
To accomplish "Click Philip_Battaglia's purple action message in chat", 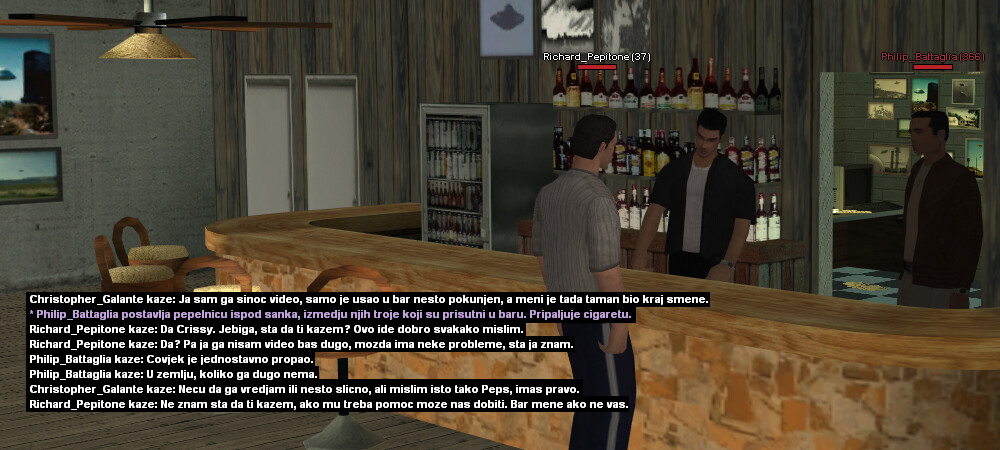I will (x=332, y=314).
